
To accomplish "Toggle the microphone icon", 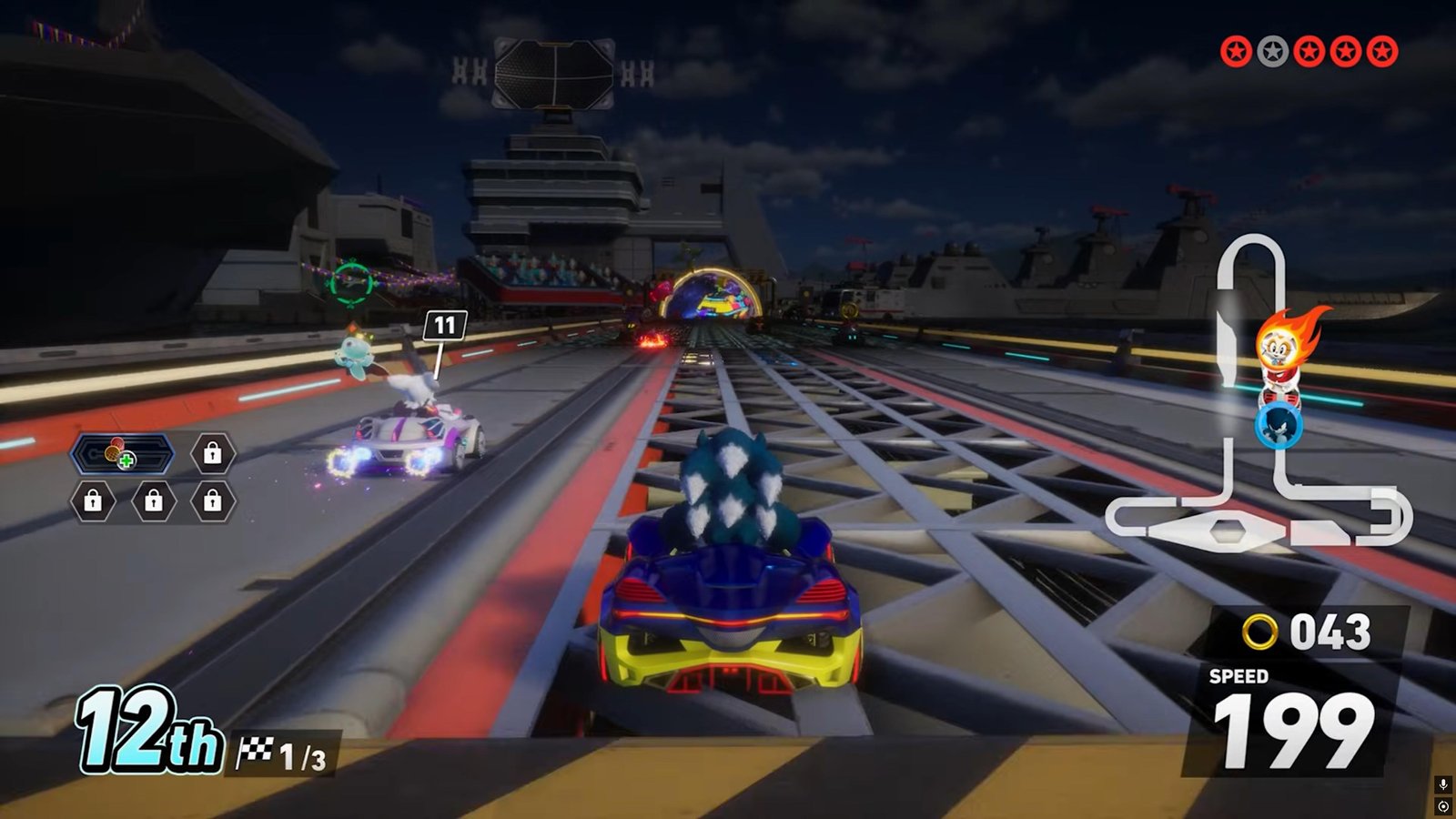I will (1443, 785).
